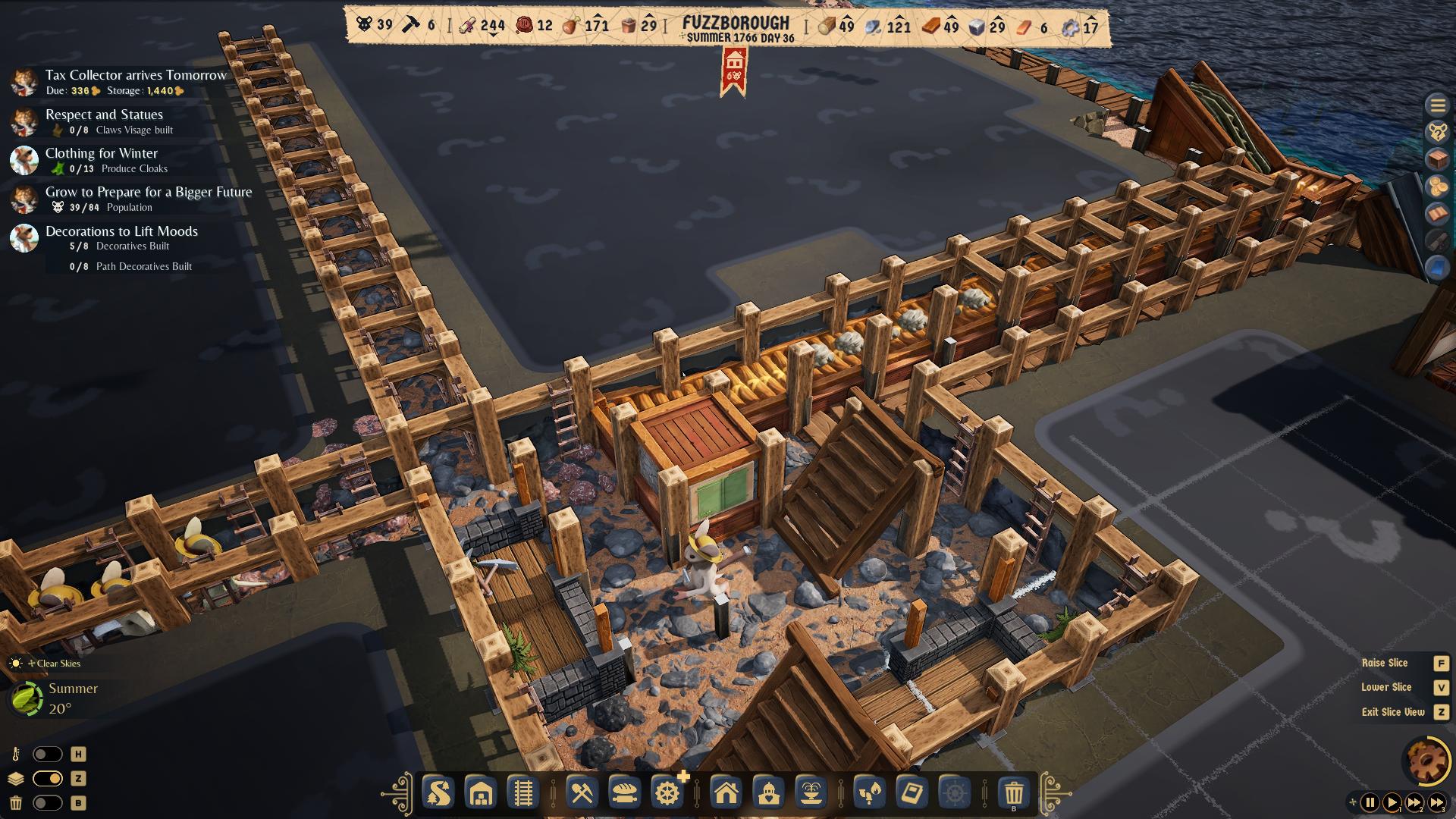Screen dimensions: 1456x819
Task: Enable the thermometer heatmap toggle
Action: (x=45, y=755)
